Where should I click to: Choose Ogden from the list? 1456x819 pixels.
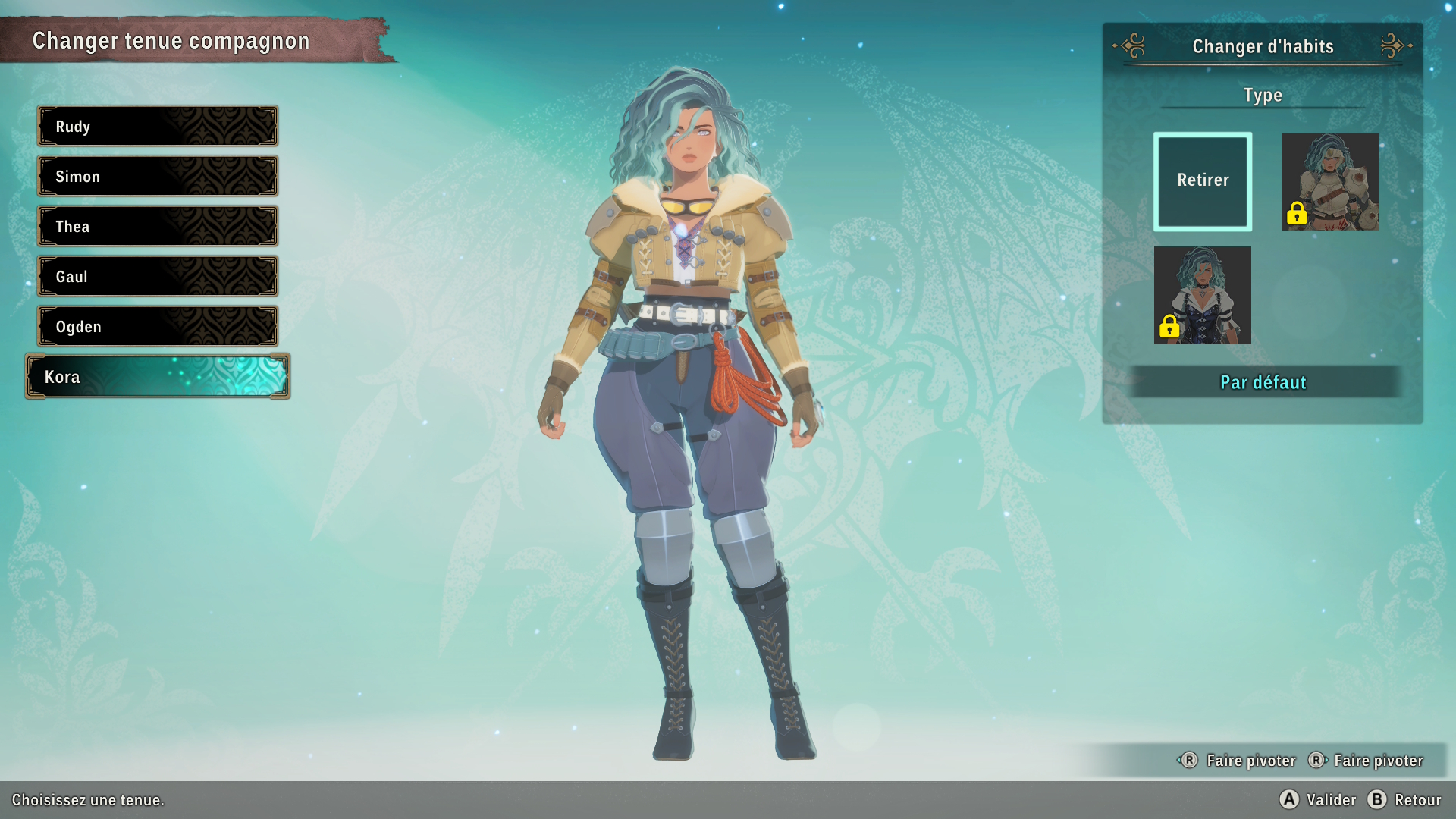coord(158,326)
